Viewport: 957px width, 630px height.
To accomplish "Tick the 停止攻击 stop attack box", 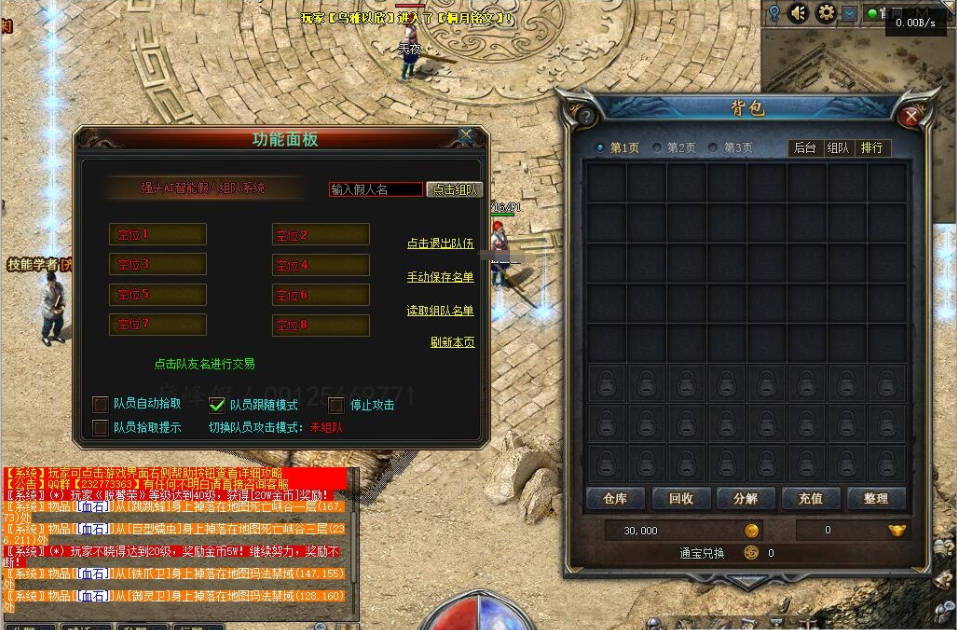I will tap(337, 405).
